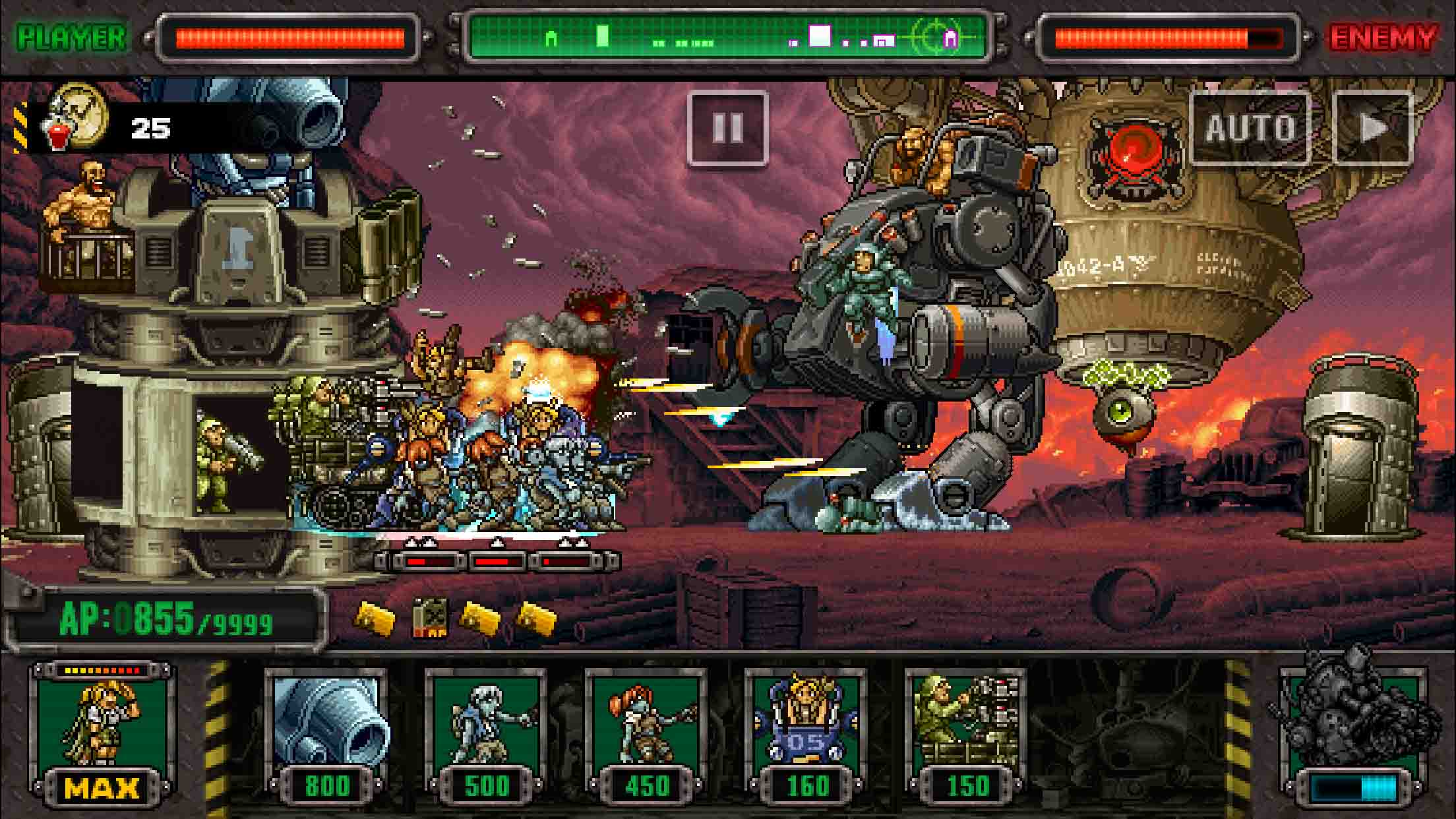1456x819 pixels.
Task: Tap the squad health bars under your units
Action: [489, 560]
